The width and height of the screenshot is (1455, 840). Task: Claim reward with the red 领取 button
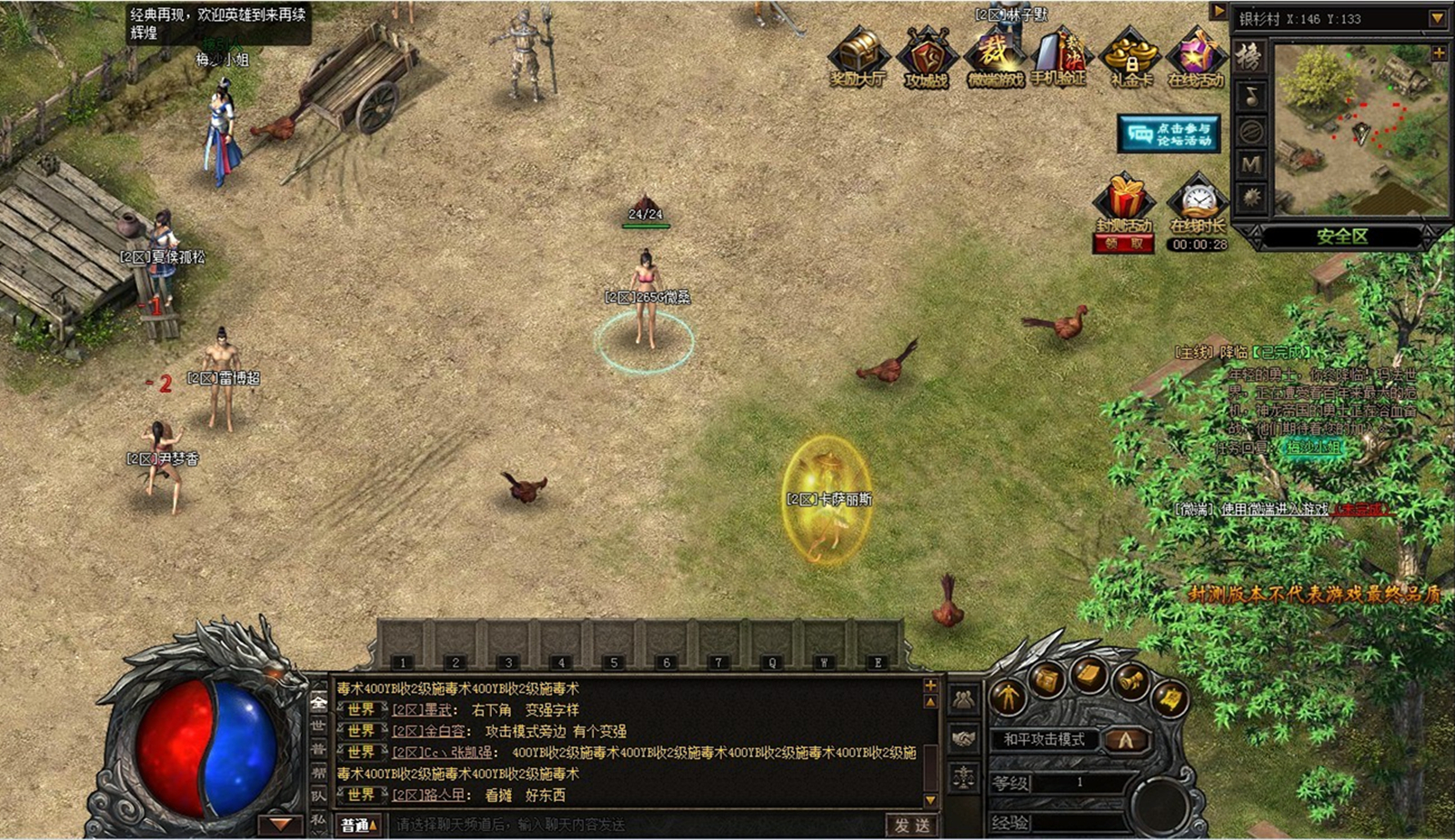(x=1124, y=245)
